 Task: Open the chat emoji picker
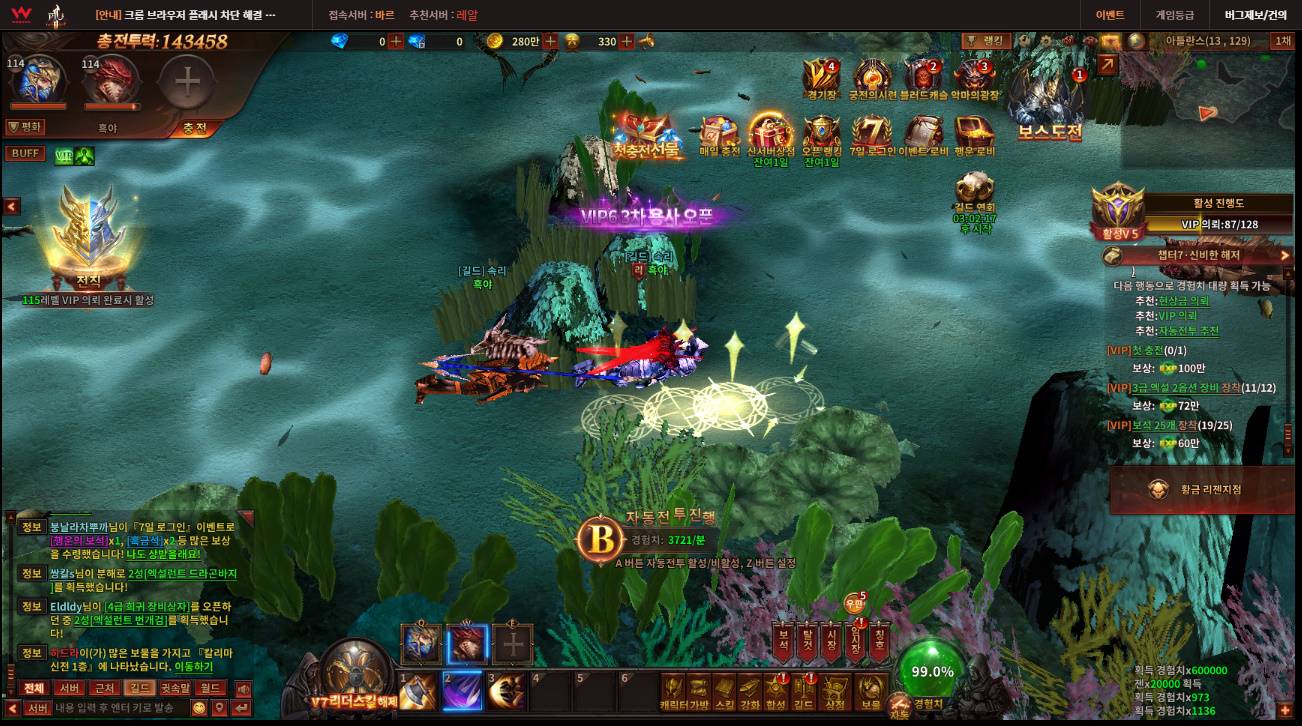pos(199,708)
